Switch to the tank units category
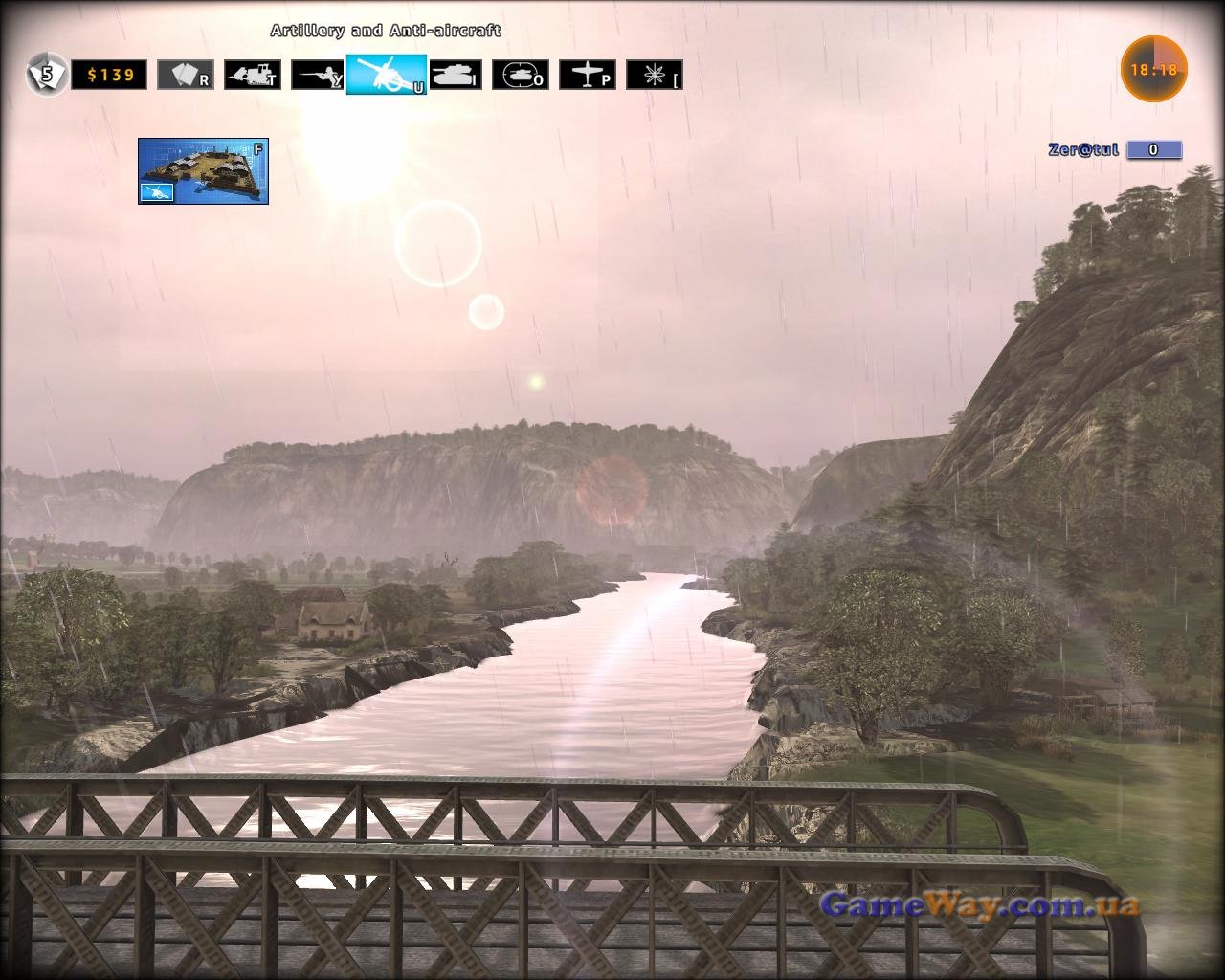 tap(455, 75)
